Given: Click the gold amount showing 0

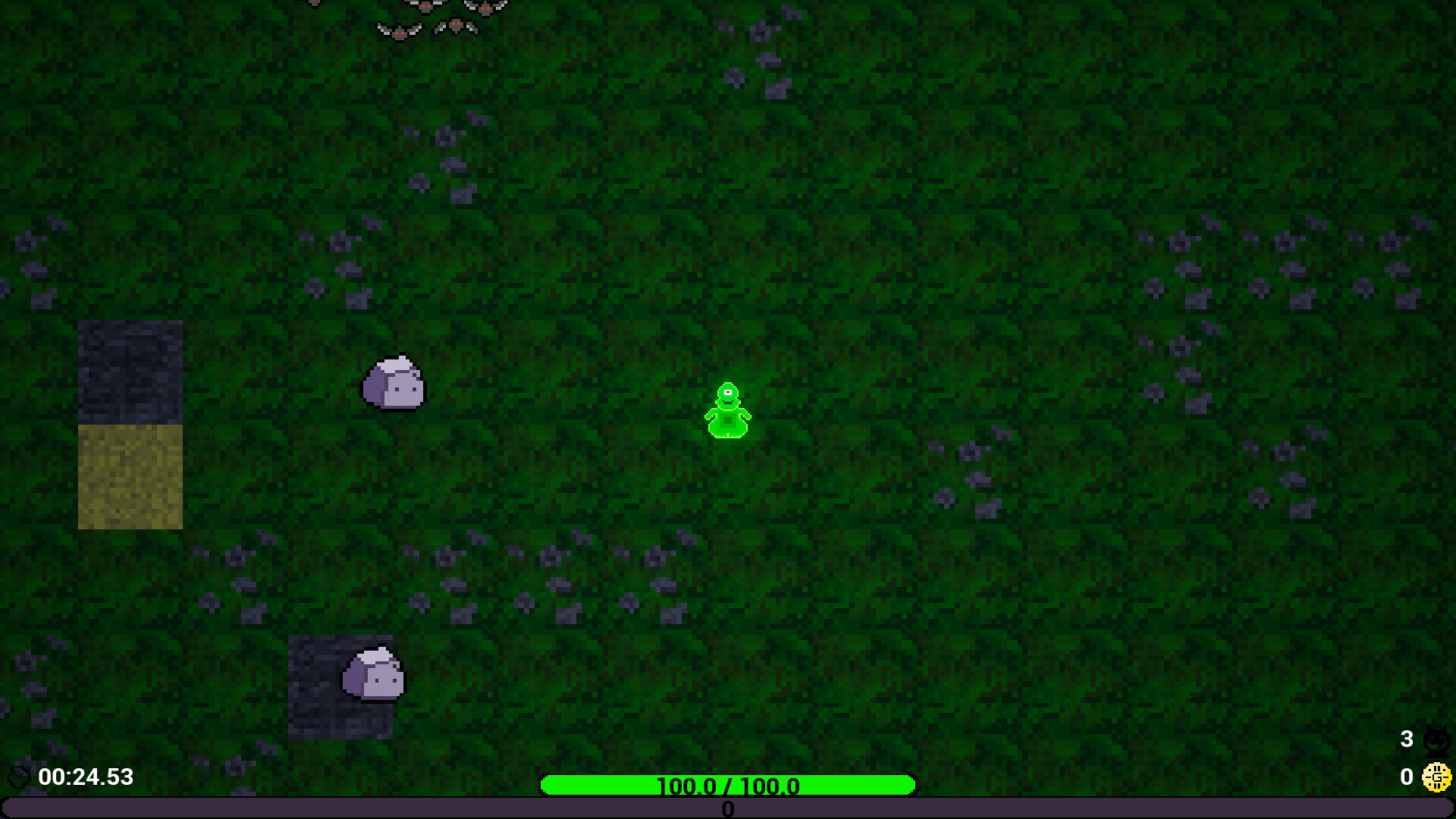Looking at the screenshot, I should point(1407,777).
